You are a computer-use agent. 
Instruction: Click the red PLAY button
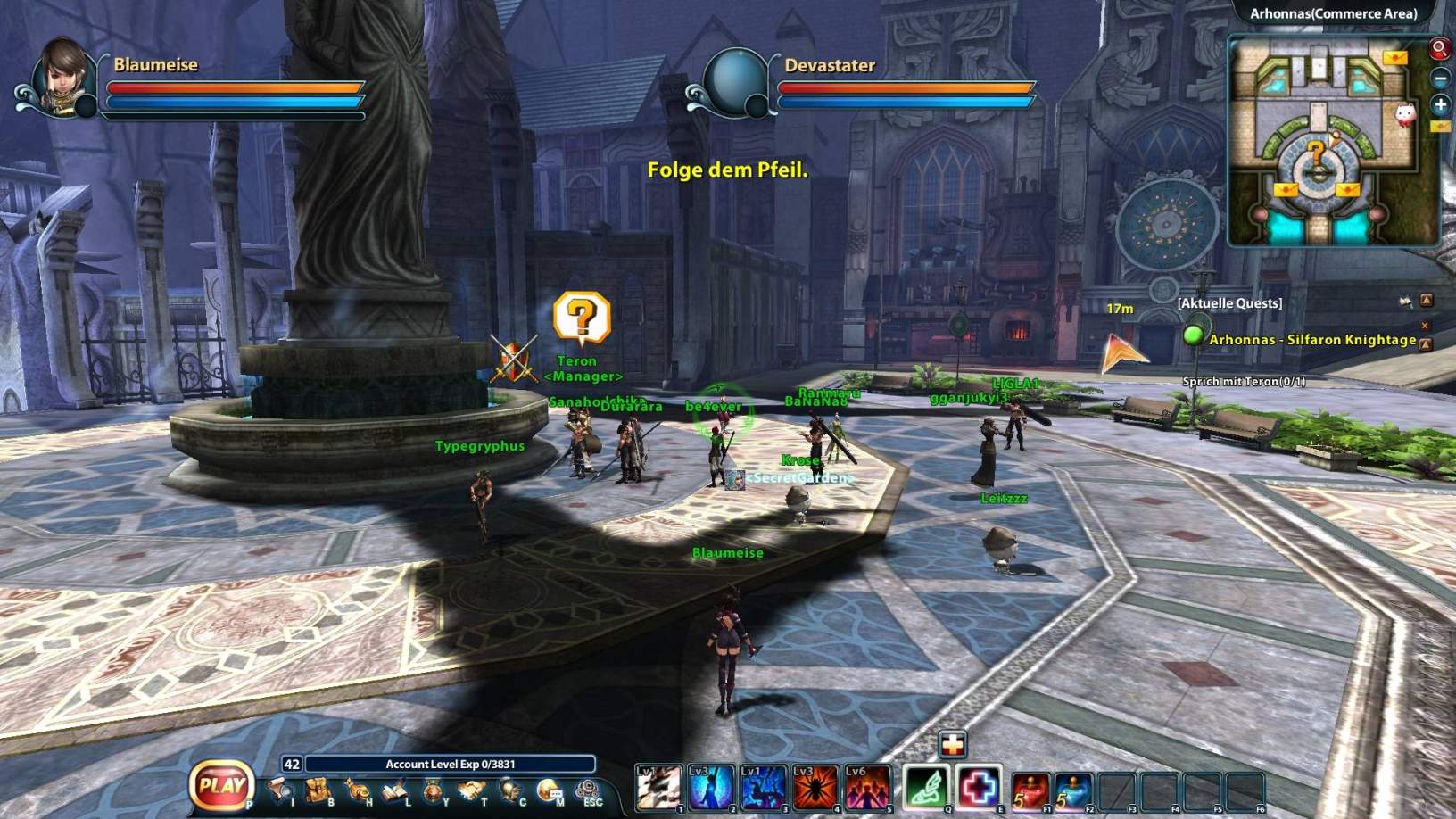[x=221, y=786]
